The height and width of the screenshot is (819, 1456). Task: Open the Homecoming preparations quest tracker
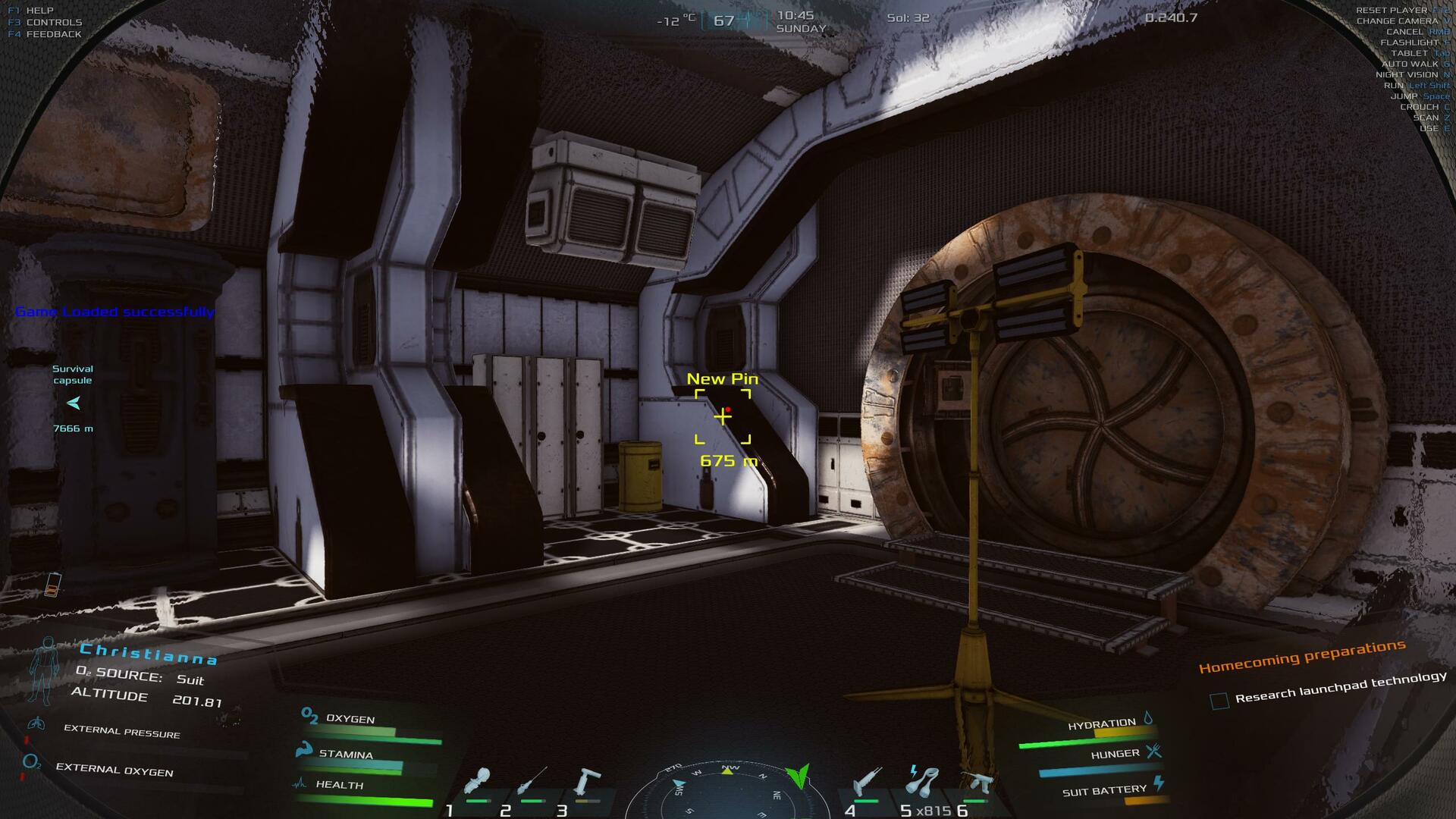(1301, 656)
